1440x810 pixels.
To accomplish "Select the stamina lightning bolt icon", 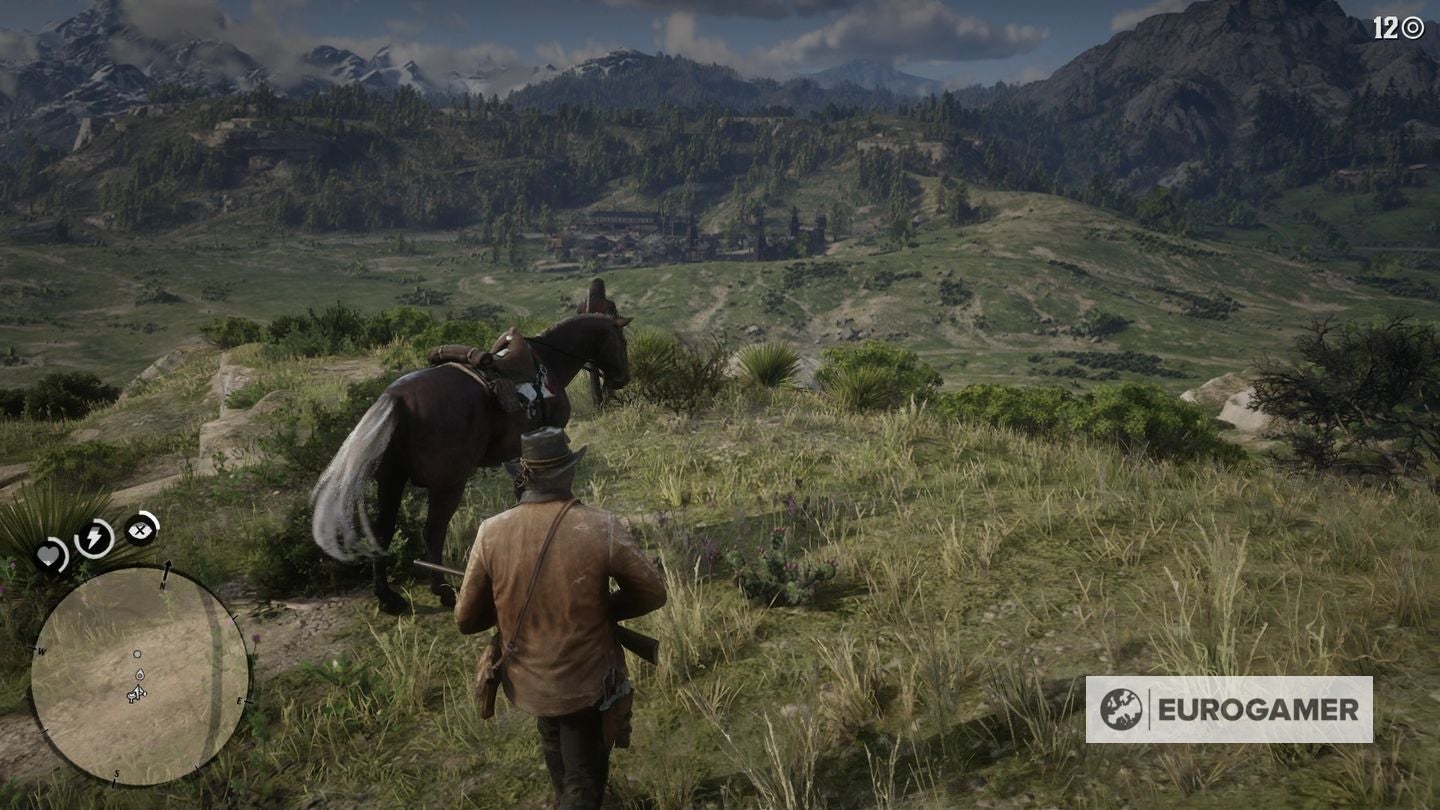I will 93,536.
